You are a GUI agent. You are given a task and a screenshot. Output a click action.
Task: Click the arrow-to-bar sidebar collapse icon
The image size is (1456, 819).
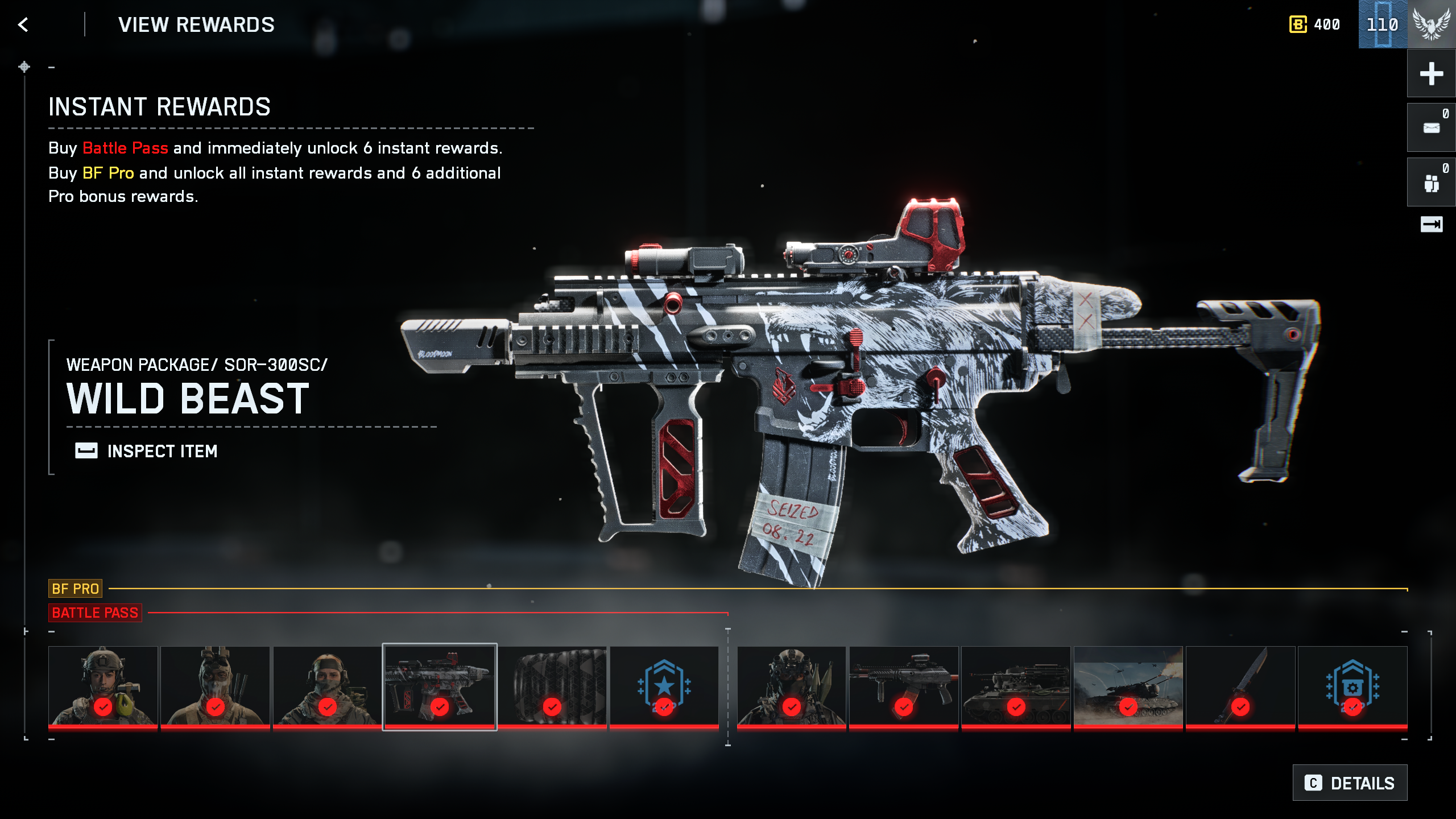click(1431, 225)
